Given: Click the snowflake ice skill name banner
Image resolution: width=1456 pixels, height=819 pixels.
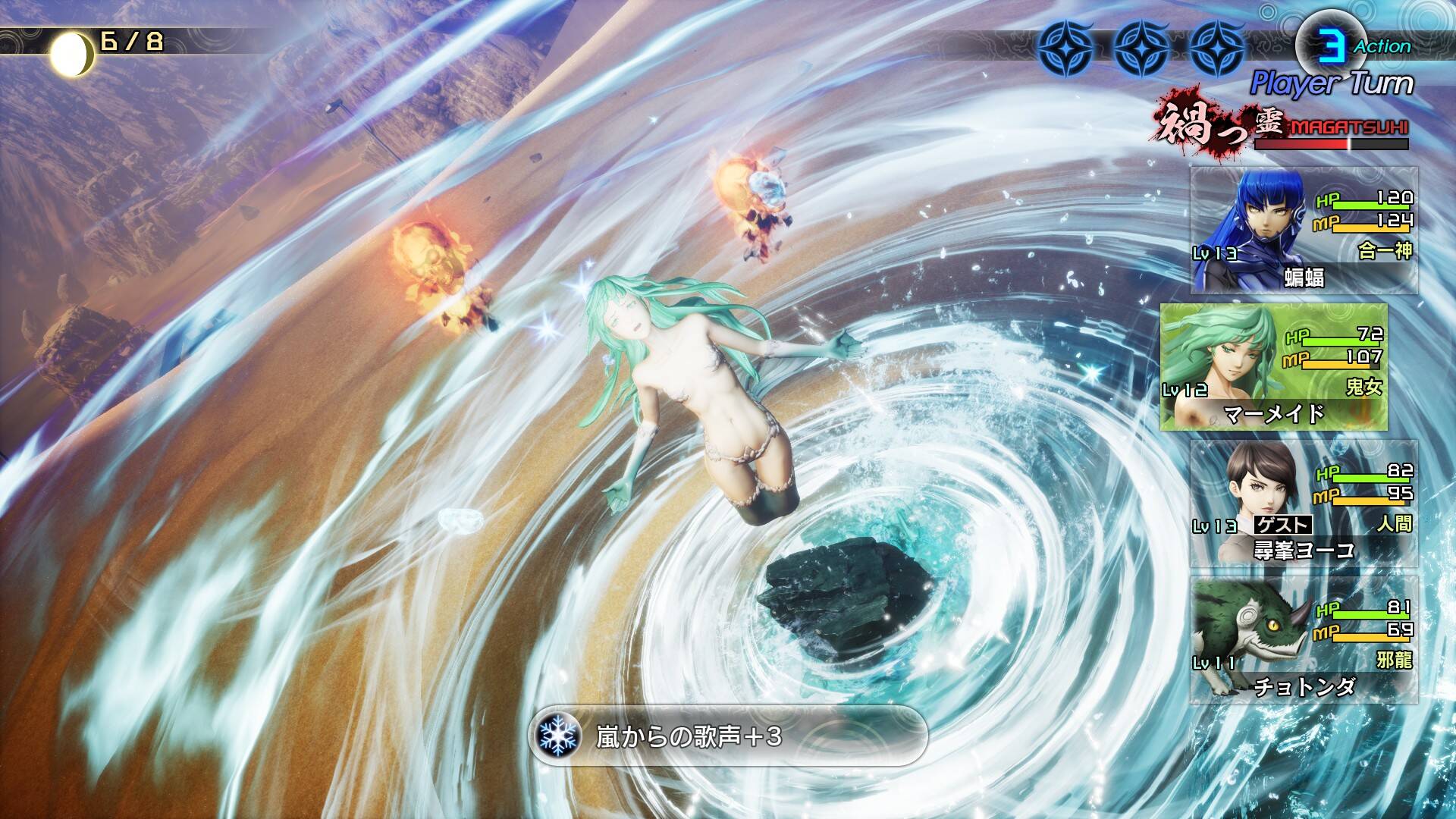Looking at the screenshot, I should [x=728, y=736].
